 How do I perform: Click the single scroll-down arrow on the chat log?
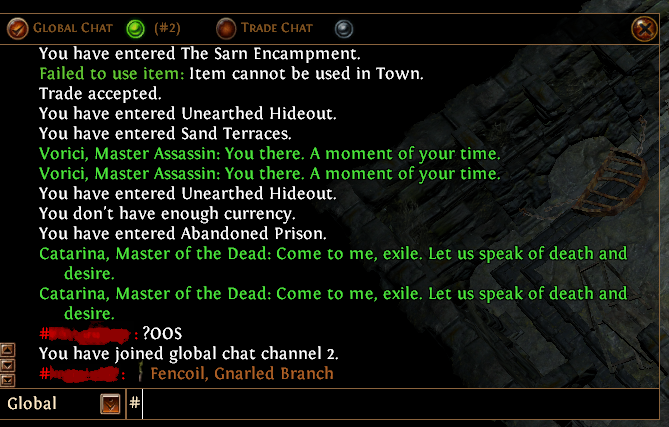click(9, 365)
